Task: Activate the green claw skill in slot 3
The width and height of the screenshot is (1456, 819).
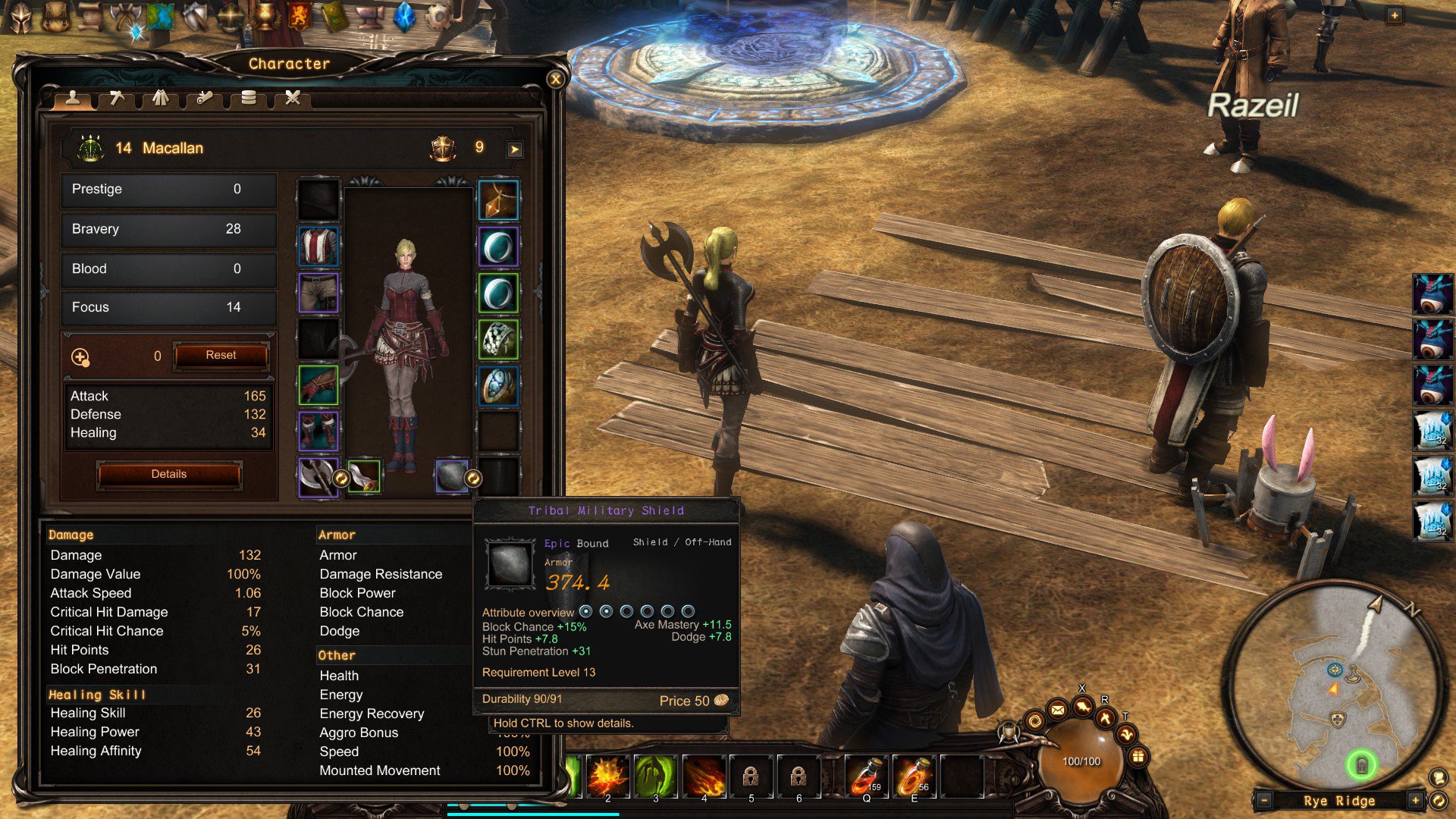Action: 655,776
